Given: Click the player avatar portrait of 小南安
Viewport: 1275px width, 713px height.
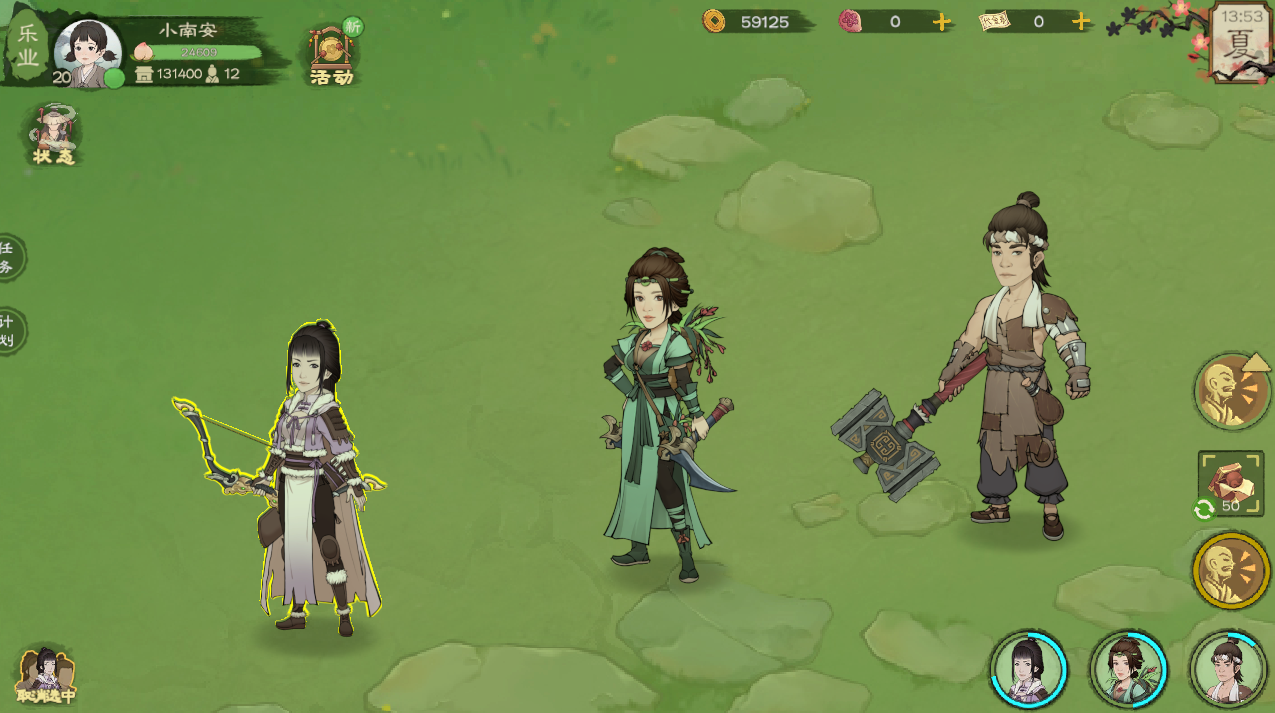Looking at the screenshot, I should 87,52.
